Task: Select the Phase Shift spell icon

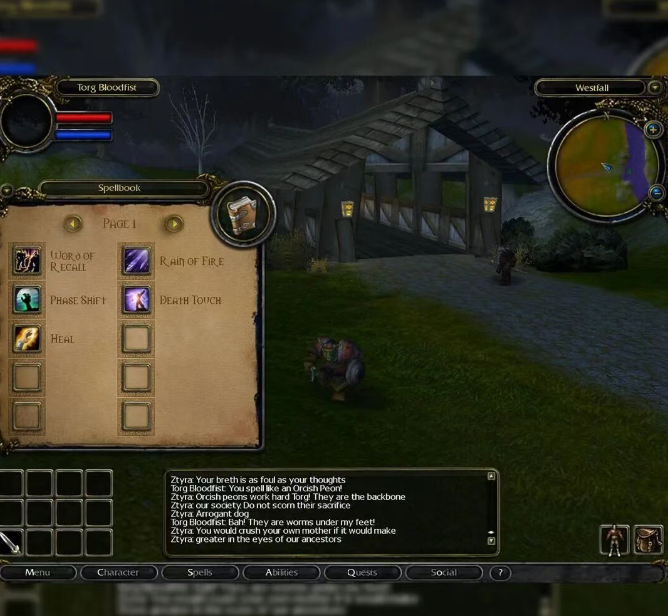Action: click(x=27, y=299)
